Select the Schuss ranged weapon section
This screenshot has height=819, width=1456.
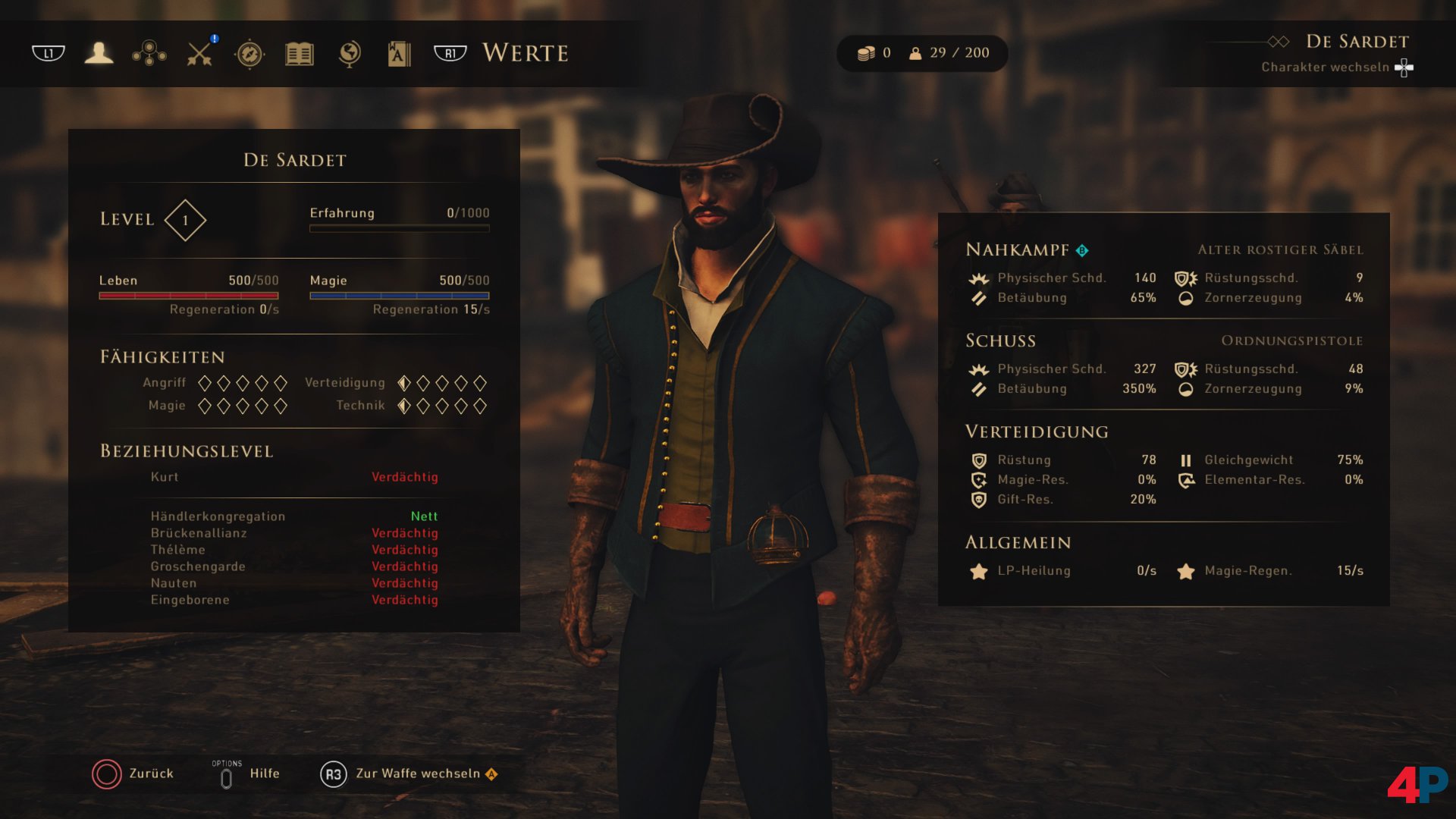coord(1000,340)
